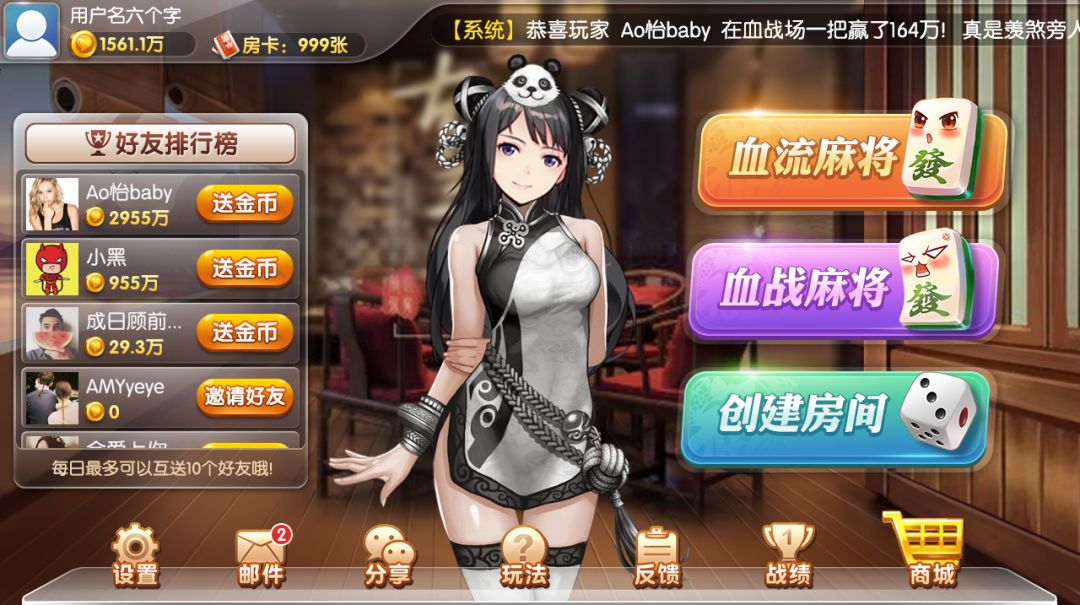The height and width of the screenshot is (605, 1080).
Task: Click the user profile avatar
Action: coord(32,30)
